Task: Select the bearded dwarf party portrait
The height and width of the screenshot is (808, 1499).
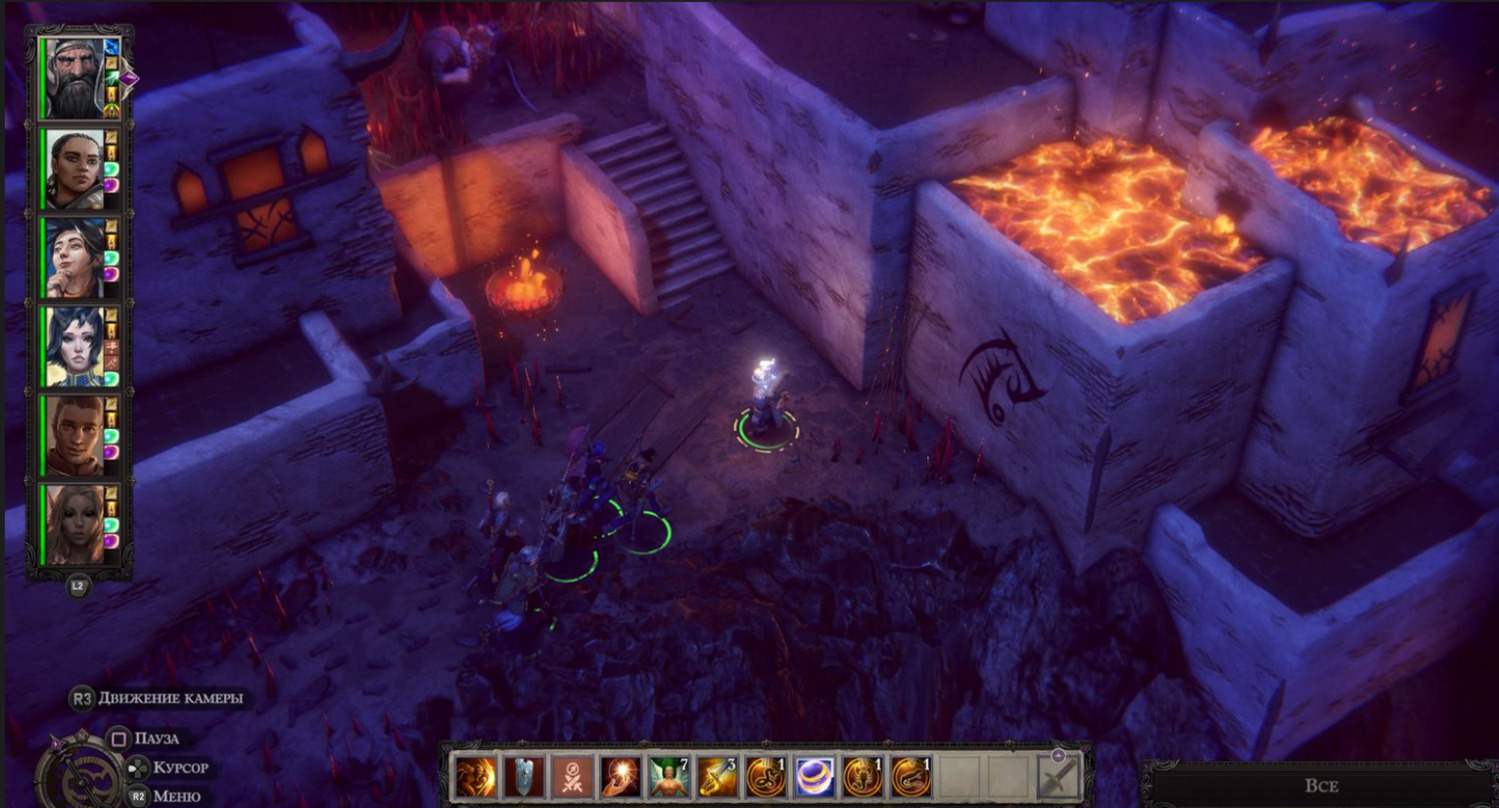Action: coord(71,78)
